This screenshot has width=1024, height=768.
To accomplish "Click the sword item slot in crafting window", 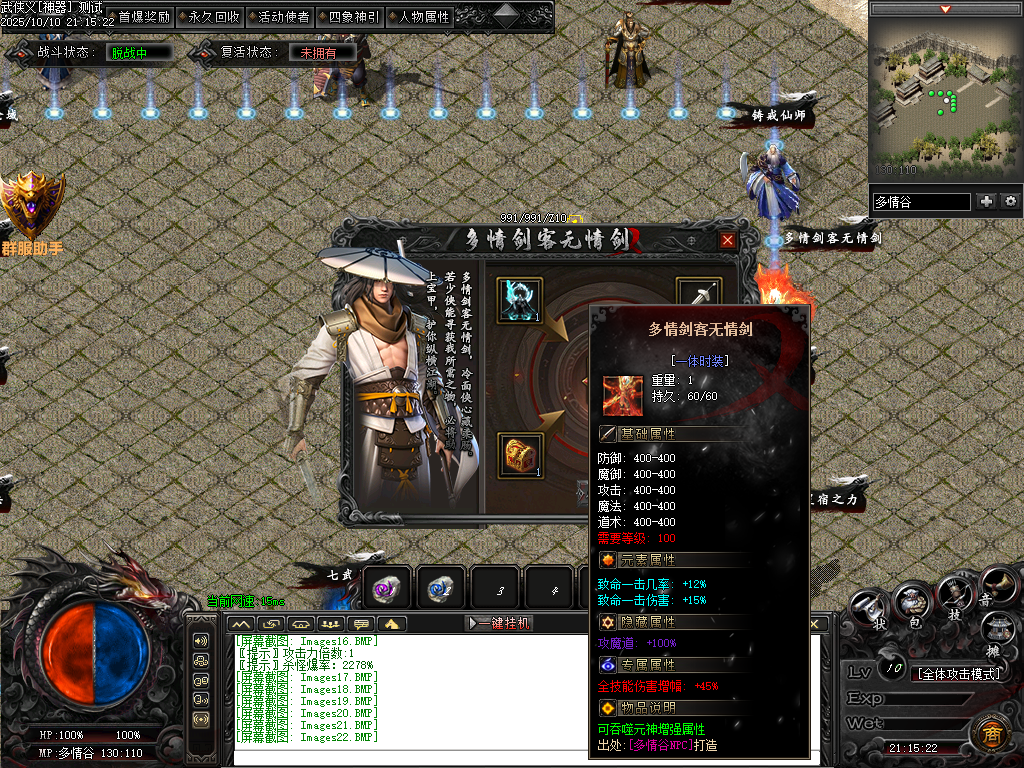I will point(699,297).
